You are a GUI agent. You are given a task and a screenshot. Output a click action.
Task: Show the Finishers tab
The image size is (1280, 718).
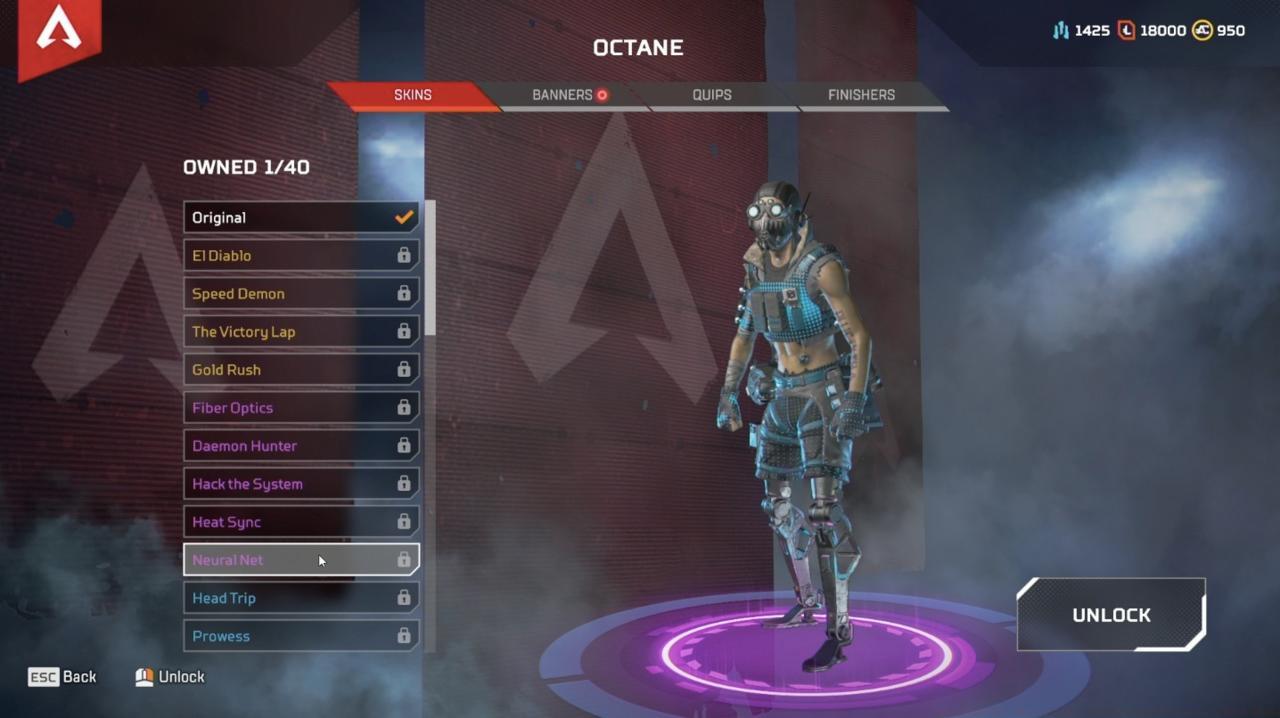tap(861, 95)
